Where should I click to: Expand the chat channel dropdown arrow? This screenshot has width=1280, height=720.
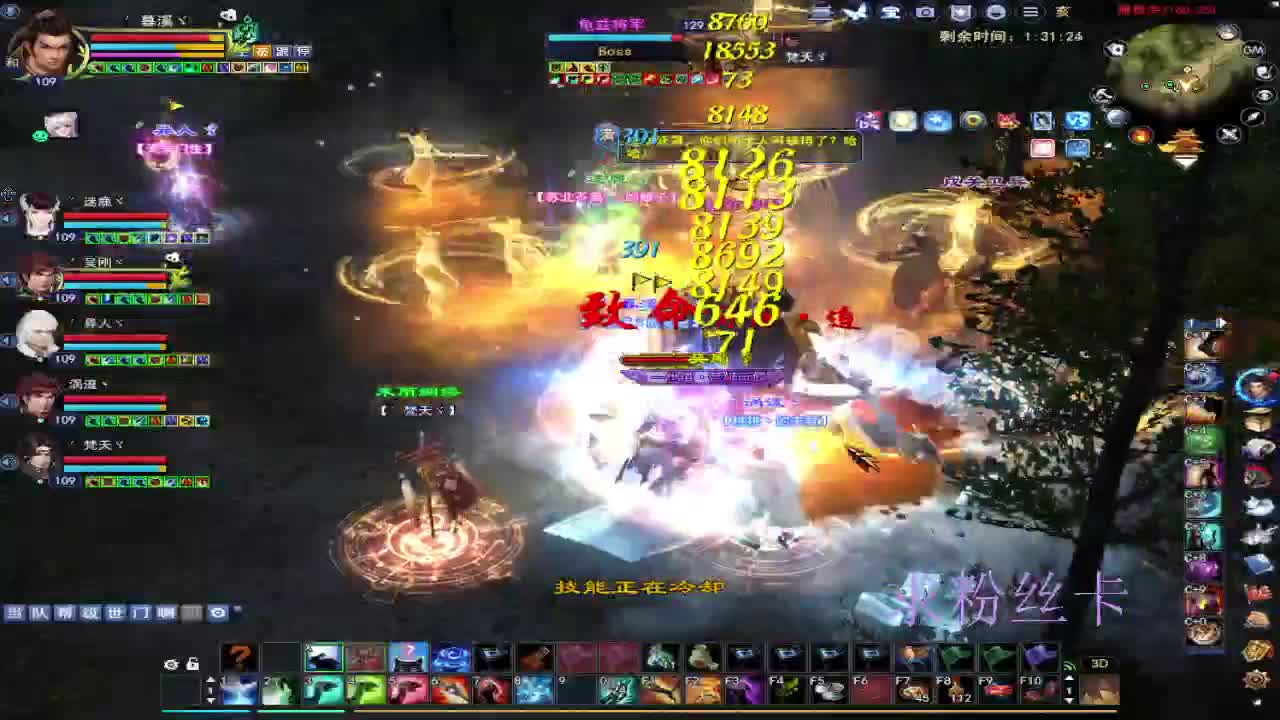pos(237,610)
